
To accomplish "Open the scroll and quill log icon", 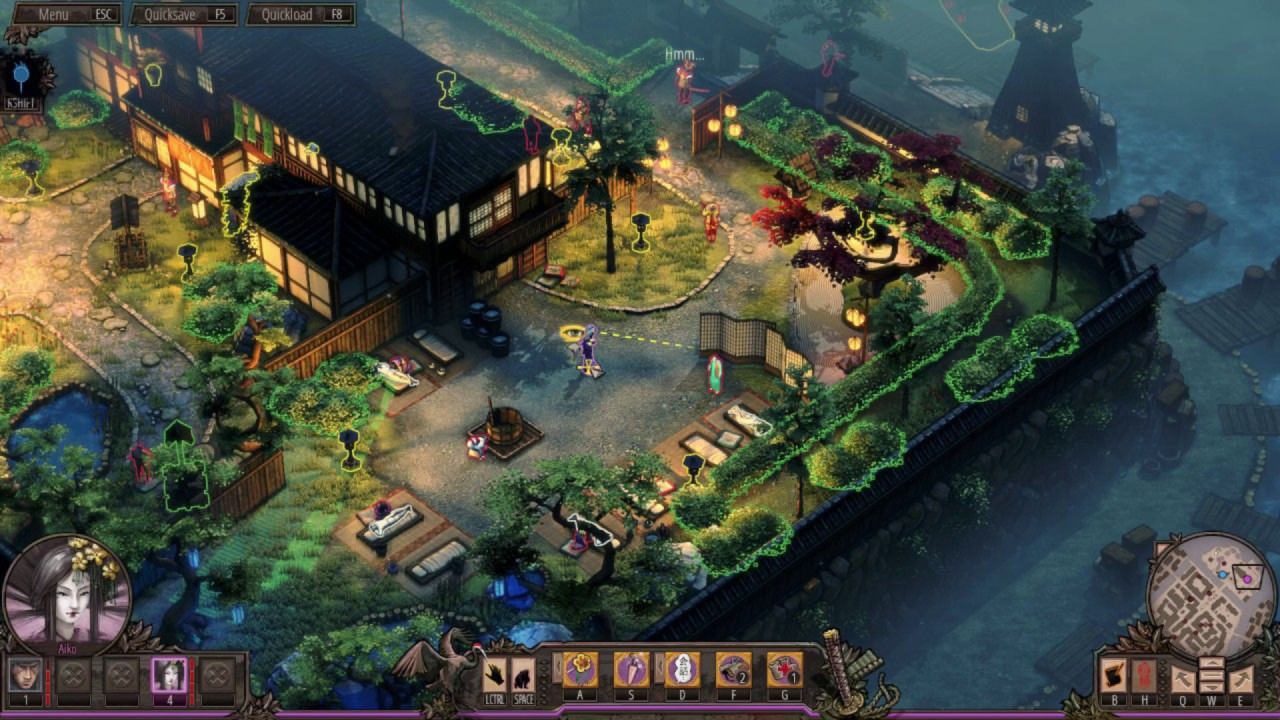I will (1114, 676).
